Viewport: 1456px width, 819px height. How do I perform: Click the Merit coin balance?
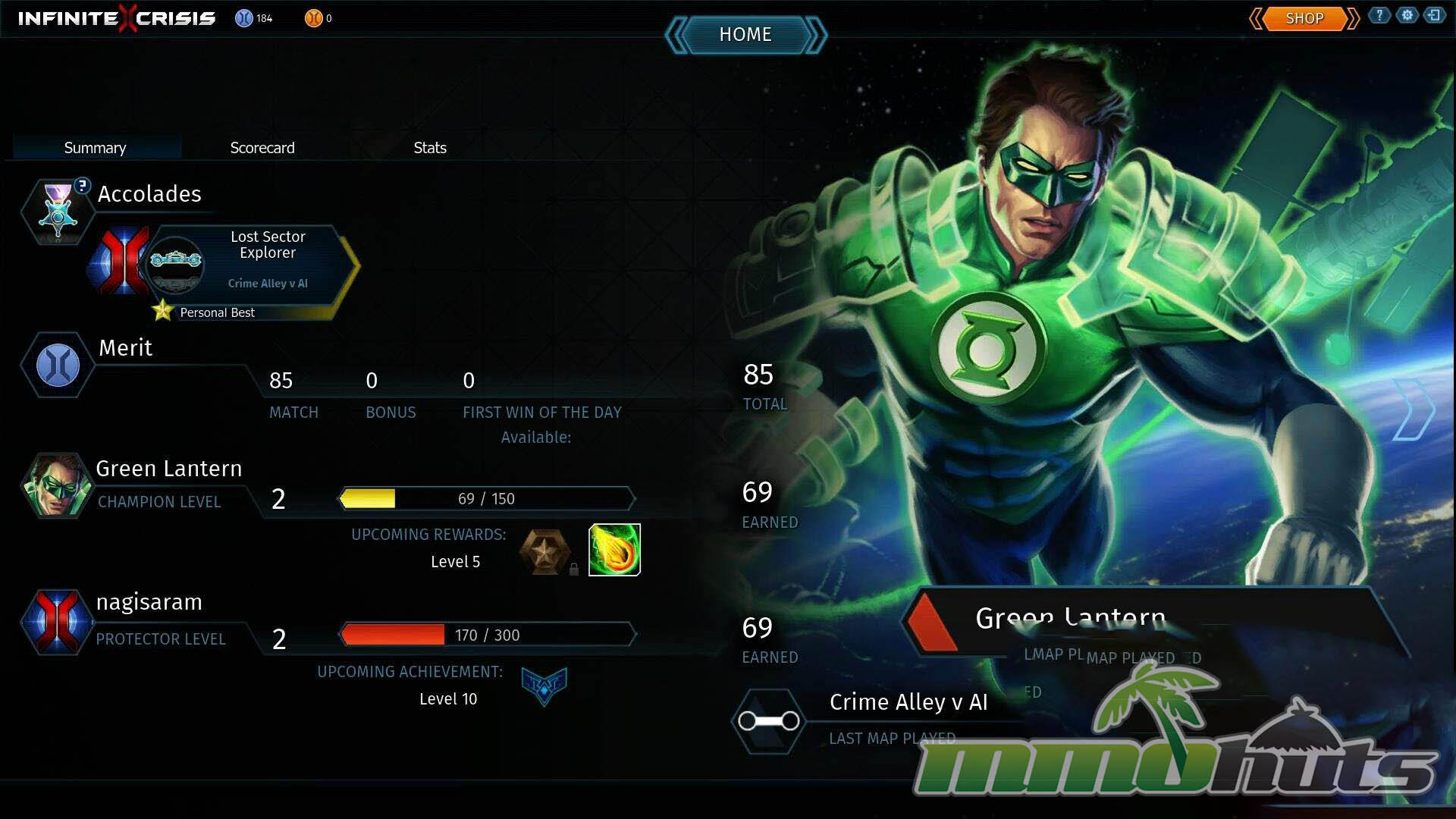coord(254,18)
